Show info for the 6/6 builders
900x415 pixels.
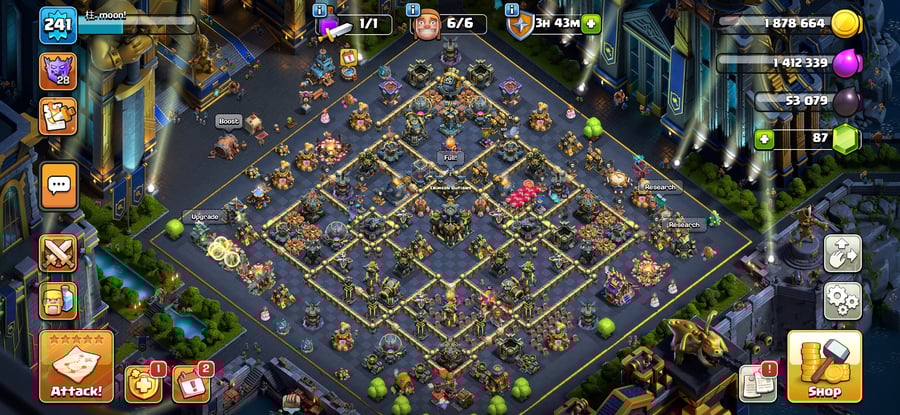point(417,9)
